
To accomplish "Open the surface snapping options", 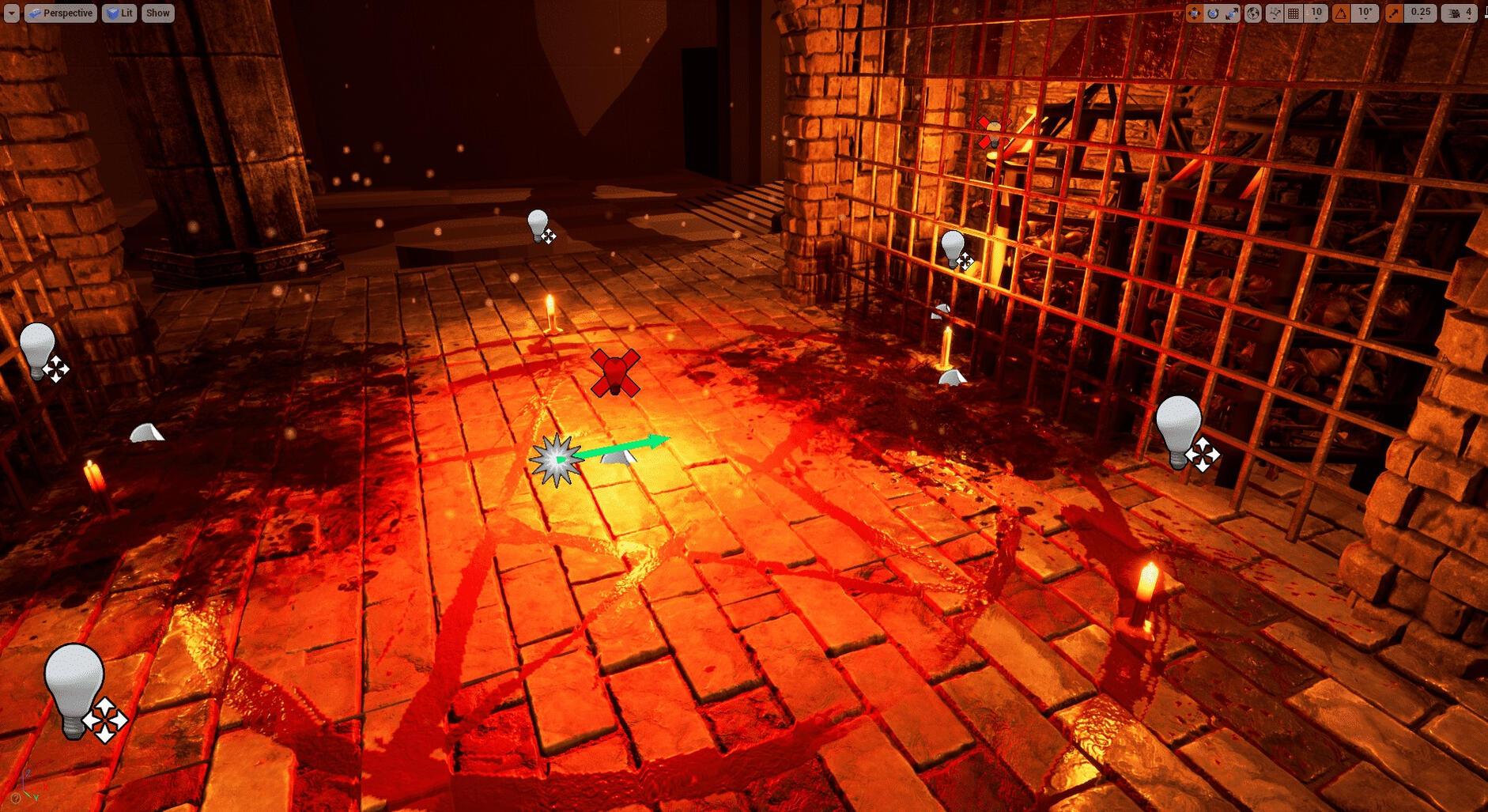I will pos(1274,13).
